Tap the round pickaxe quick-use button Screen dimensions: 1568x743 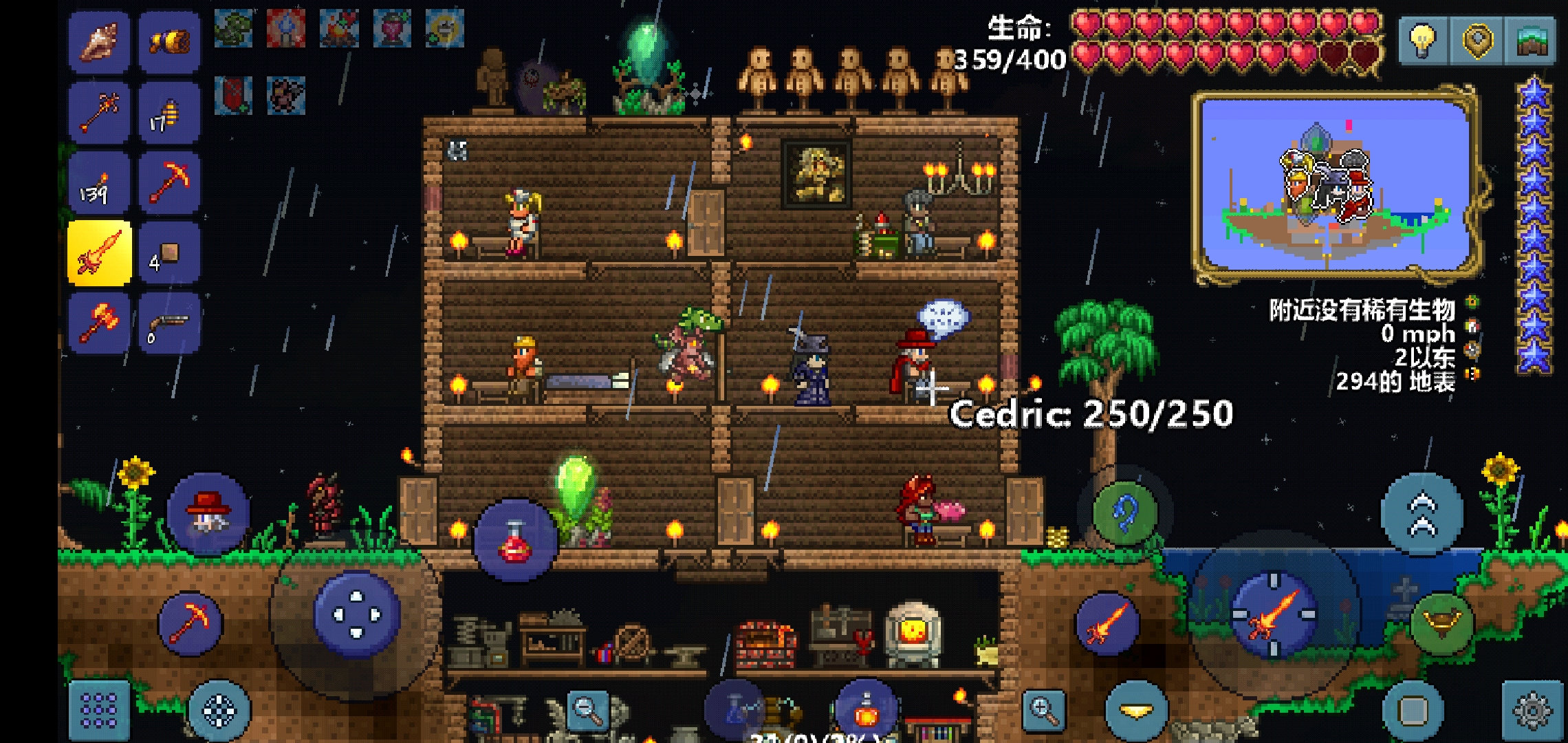click(x=190, y=624)
